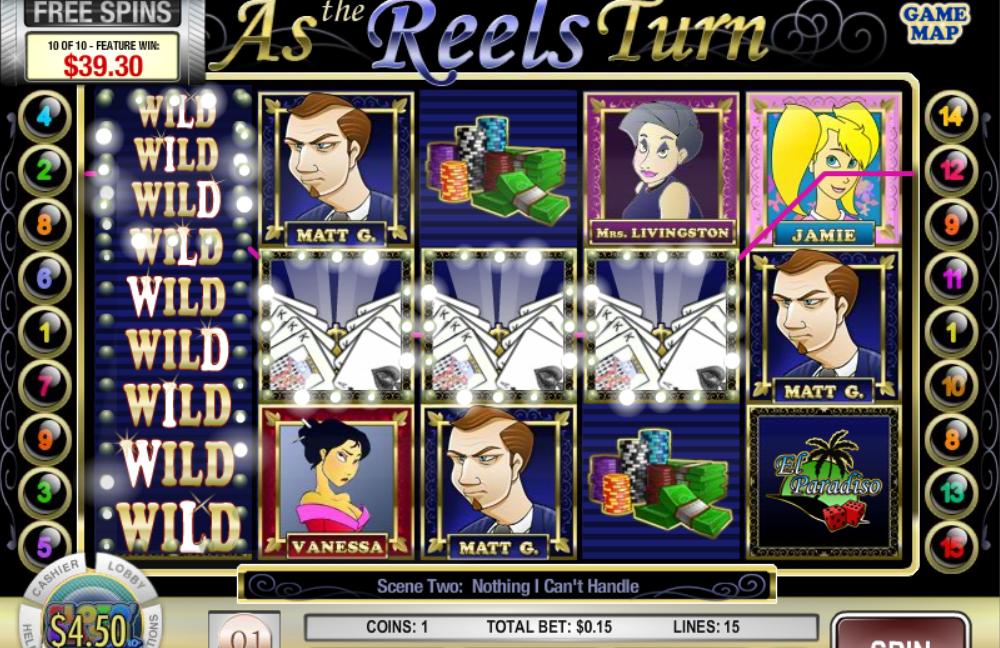The image size is (1000, 648).
Task: Pick payline number 11
Action: [951, 278]
